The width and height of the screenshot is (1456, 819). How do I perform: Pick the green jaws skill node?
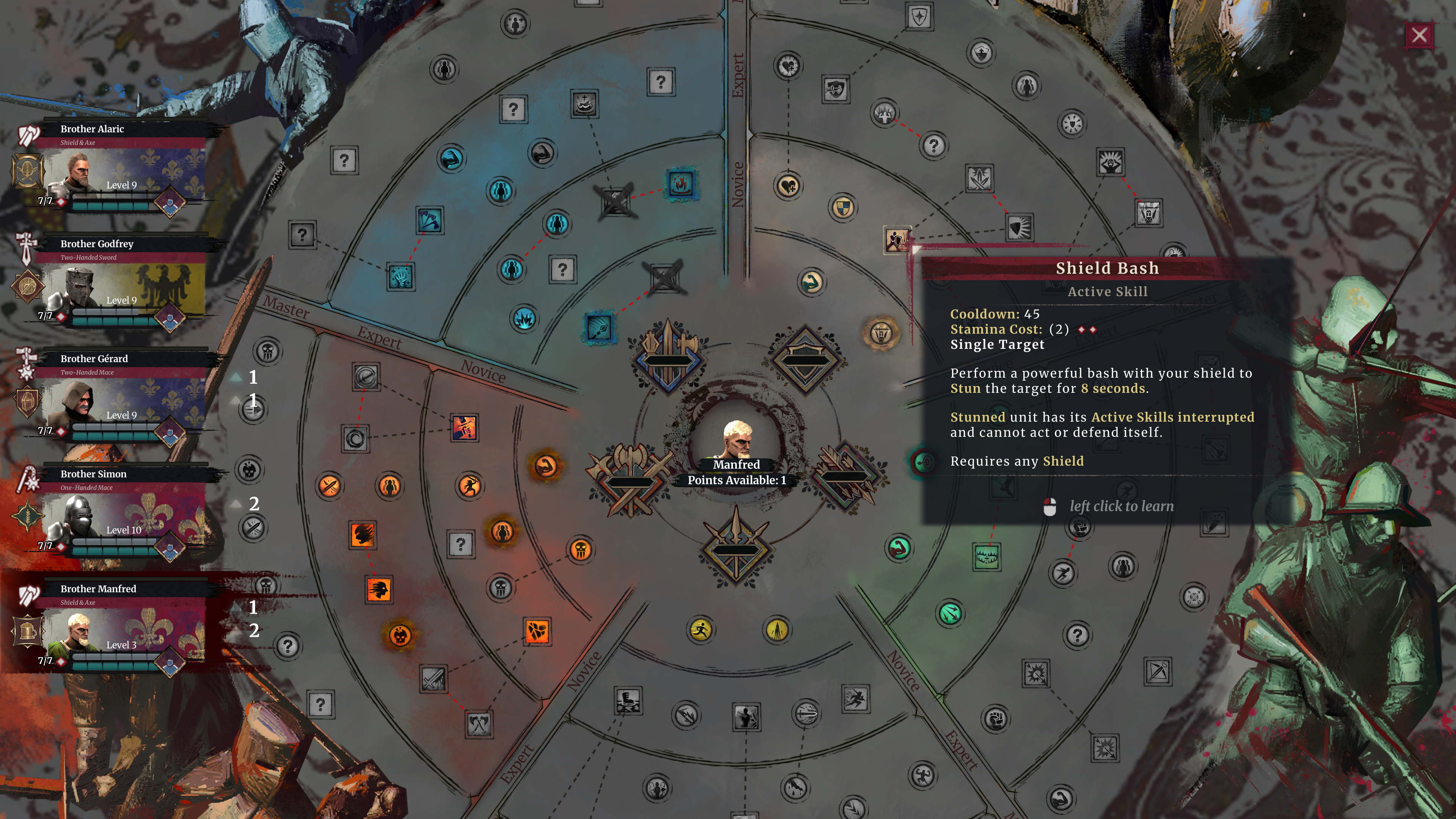tap(986, 557)
